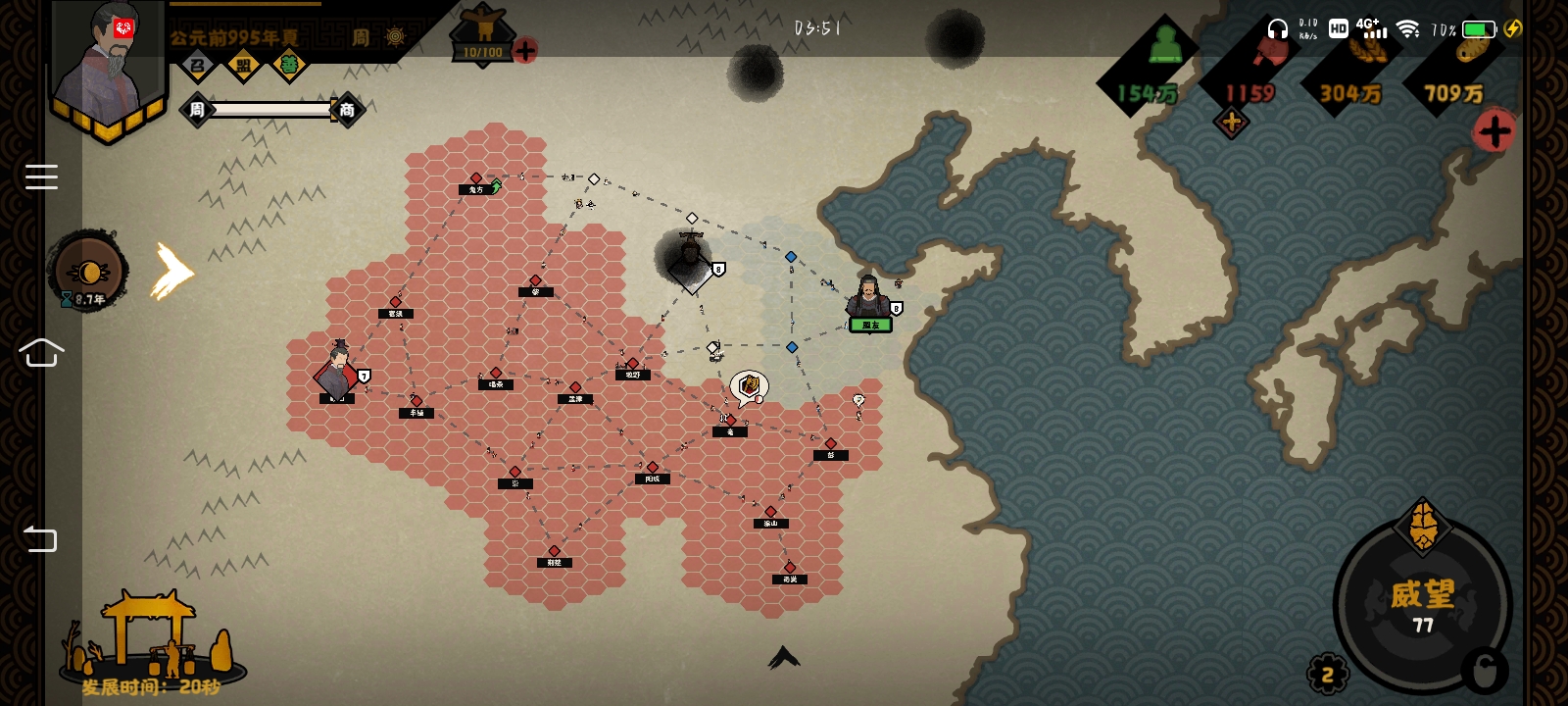Add more bronze cauldron points with red plus
The image size is (1568, 706).
point(525,50)
